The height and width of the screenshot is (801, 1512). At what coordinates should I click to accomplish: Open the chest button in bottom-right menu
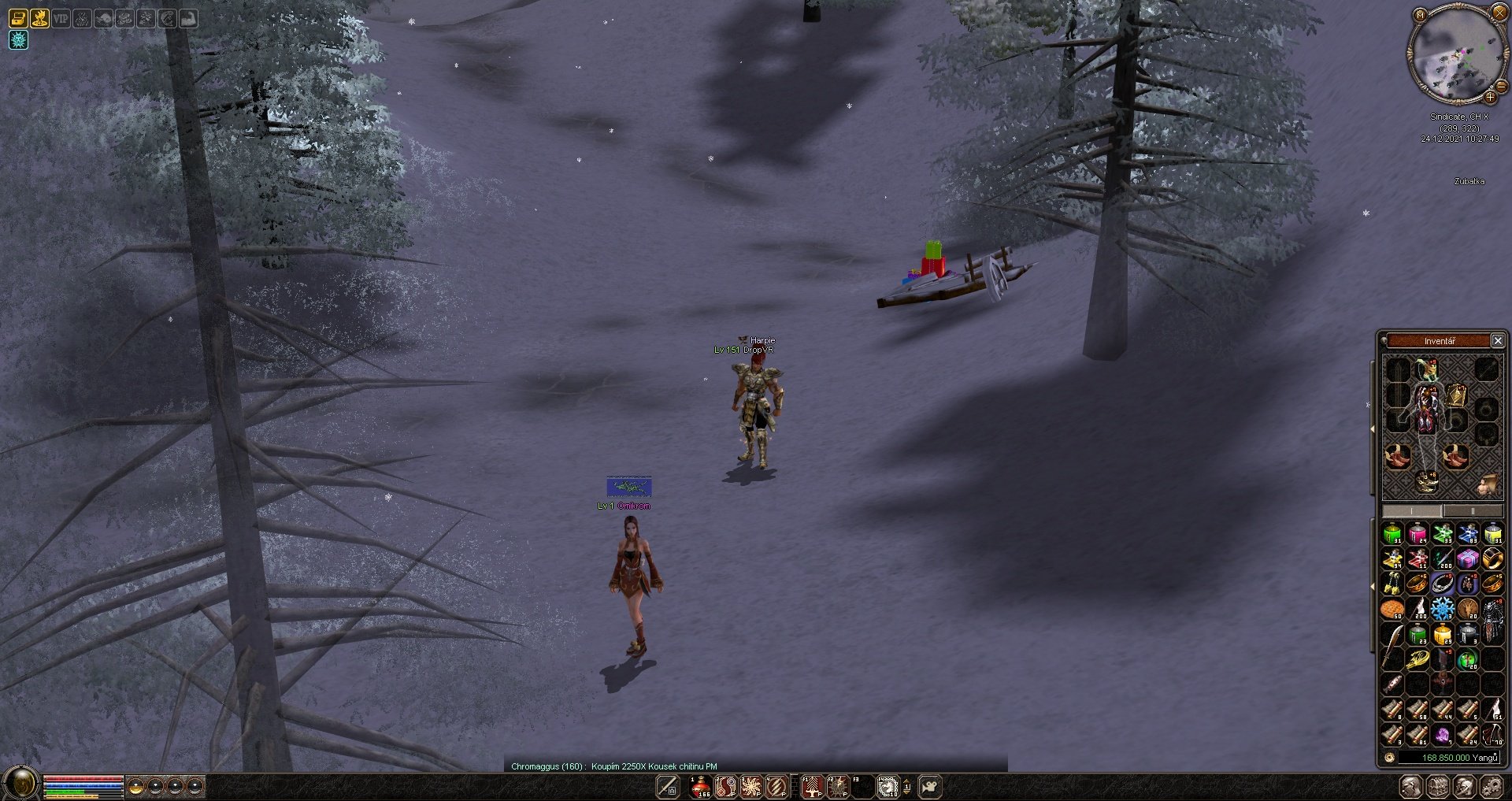pyautogui.click(x=1438, y=786)
